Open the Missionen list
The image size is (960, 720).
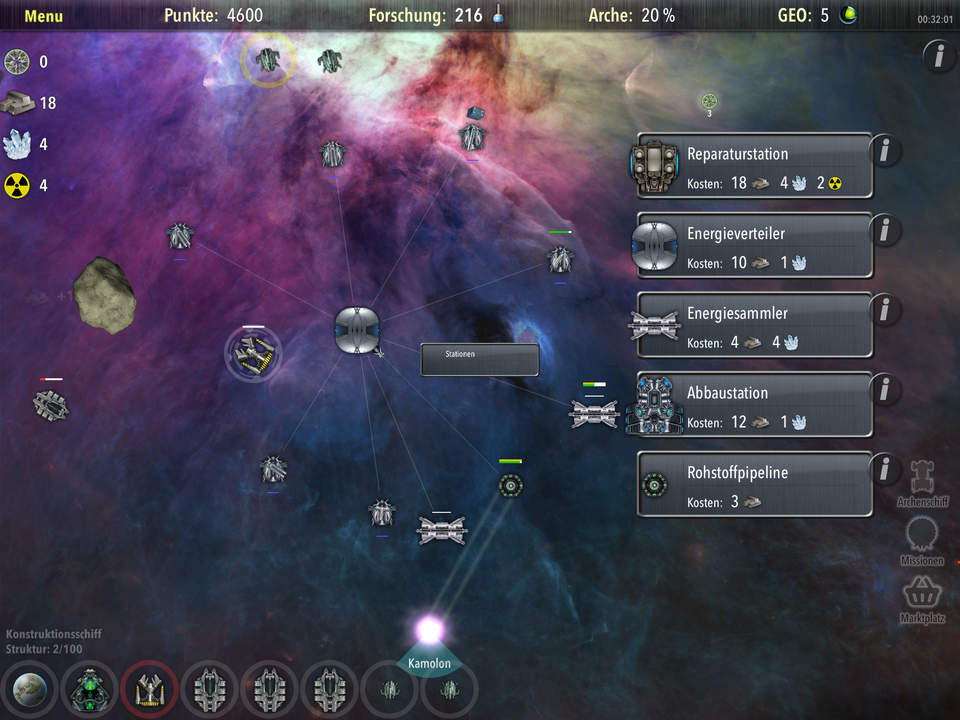(x=921, y=540)
